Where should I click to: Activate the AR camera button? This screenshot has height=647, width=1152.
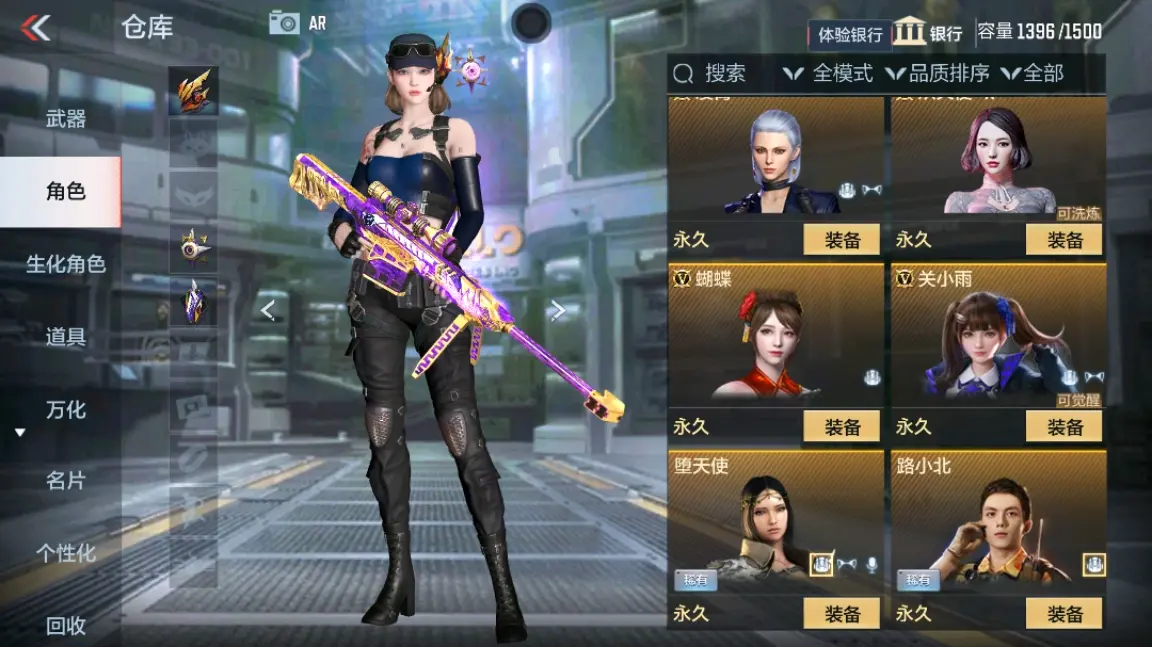[x=297, y=22]
